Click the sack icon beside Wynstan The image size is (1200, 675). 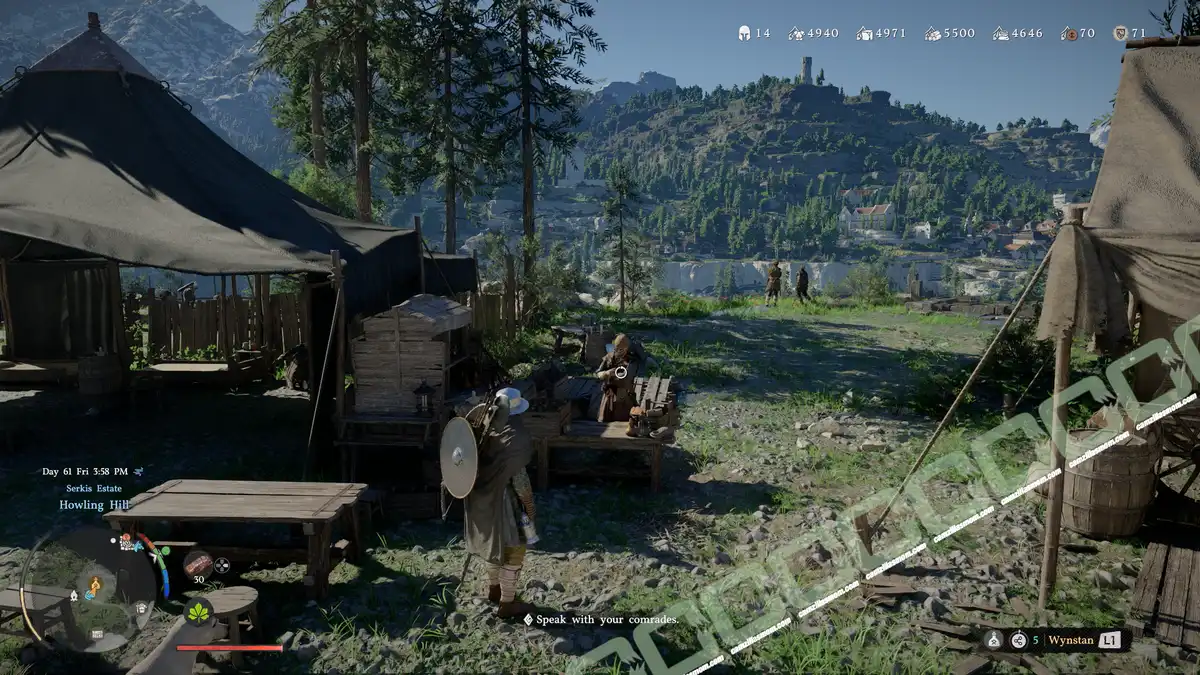[994, 640]
